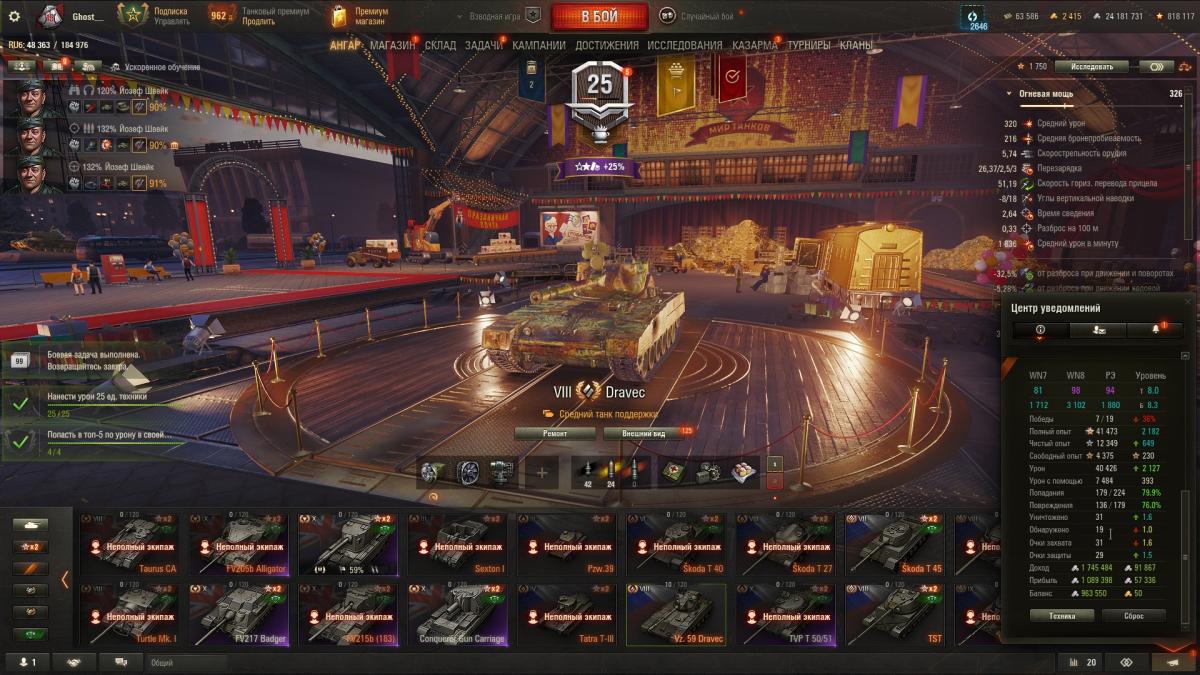The image size is (1200, 675).
Task: Switch to the КАЗАРМА tab
Action: coord(754,45)
